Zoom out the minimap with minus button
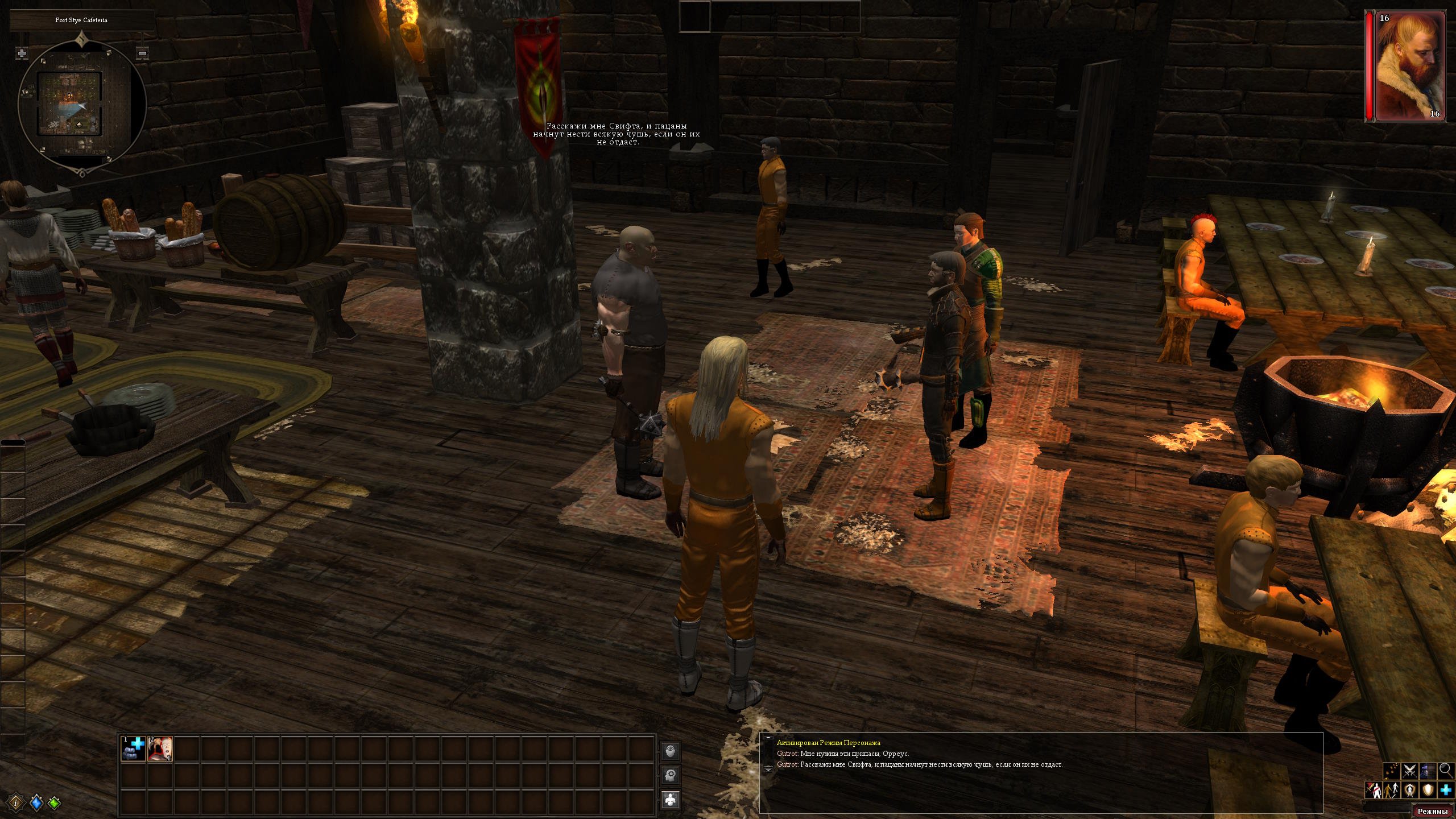The image size is (1456, 819). tap(142, 53)
